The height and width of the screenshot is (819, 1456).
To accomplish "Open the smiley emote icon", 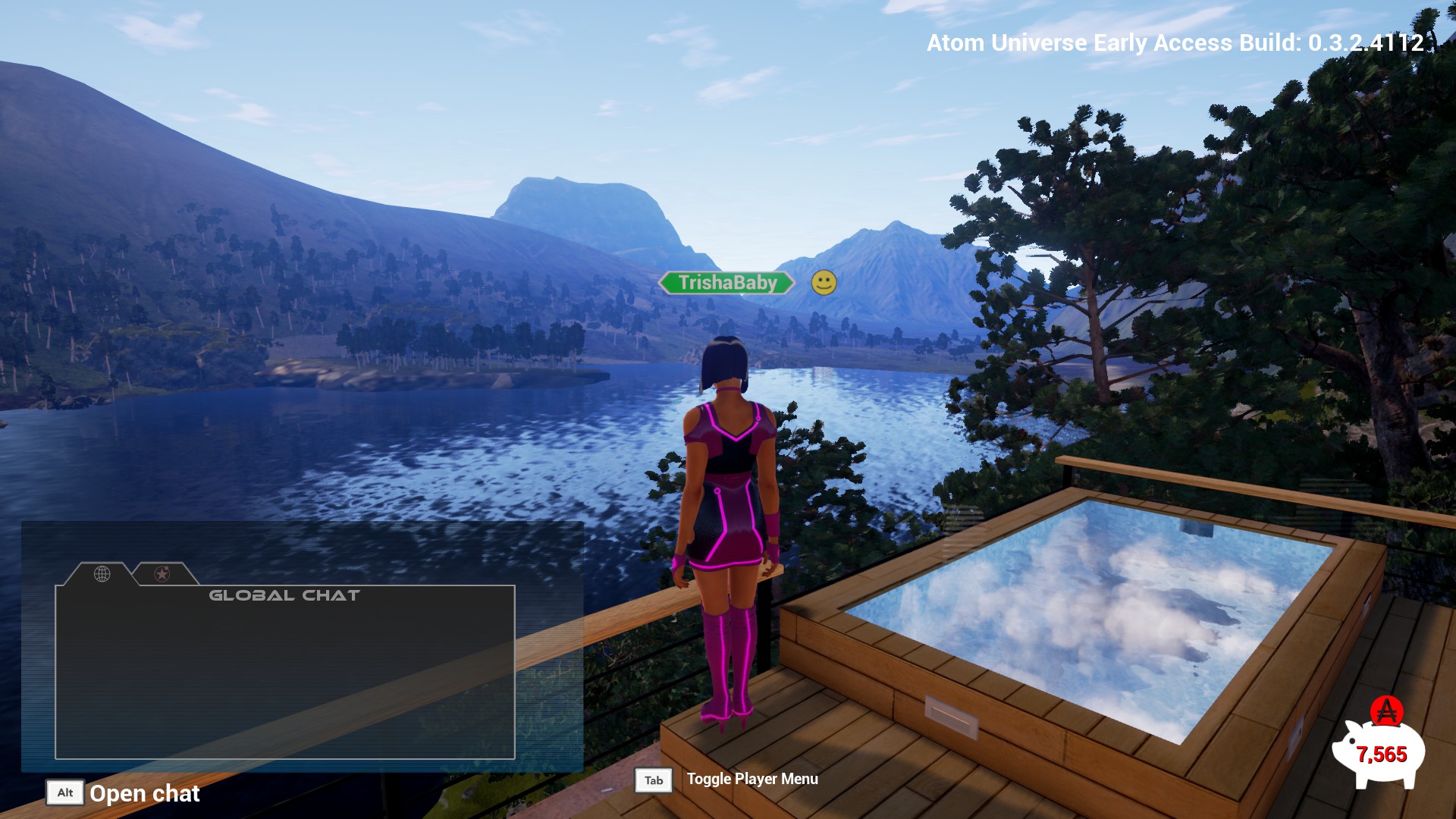I will point(824,283).
